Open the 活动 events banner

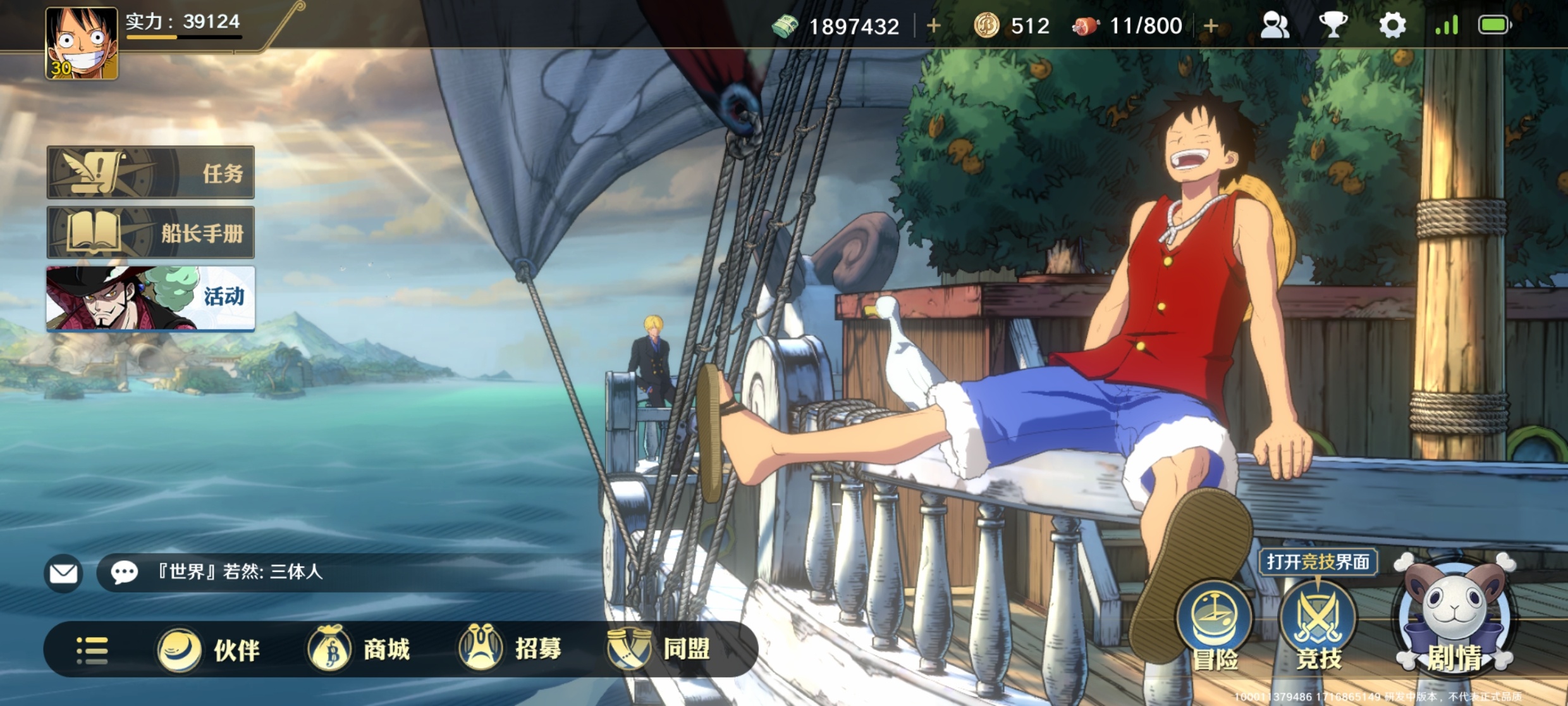coord(150,298)
